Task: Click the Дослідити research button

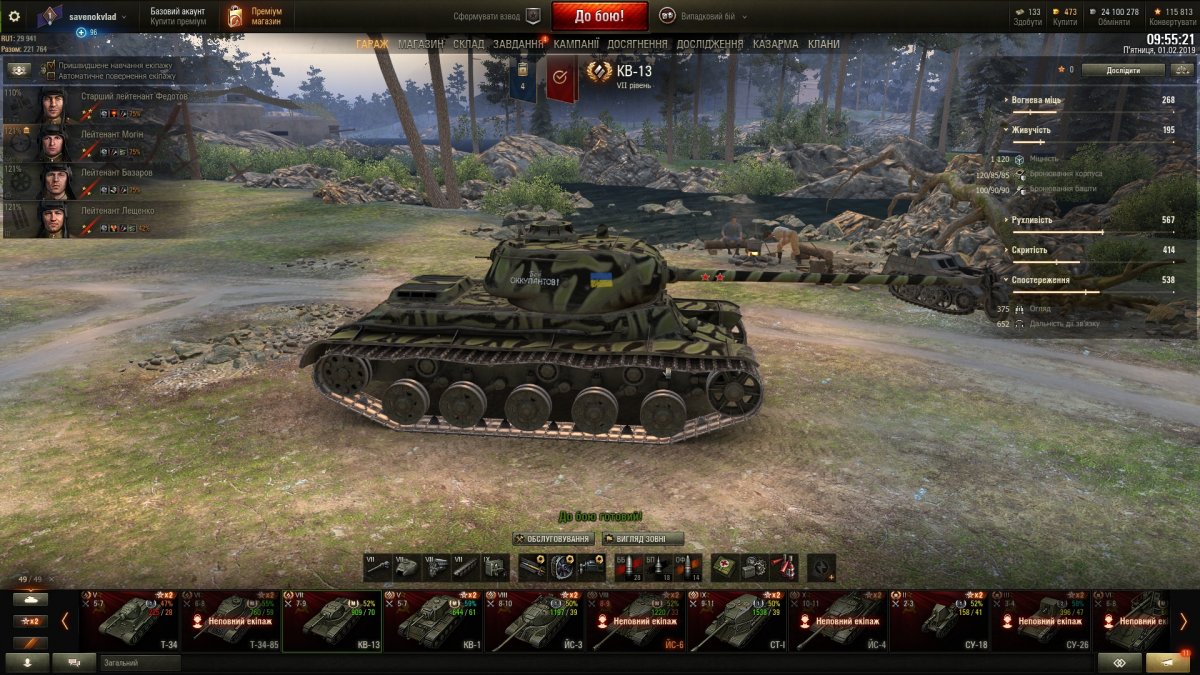Action: coord(1122,70)
